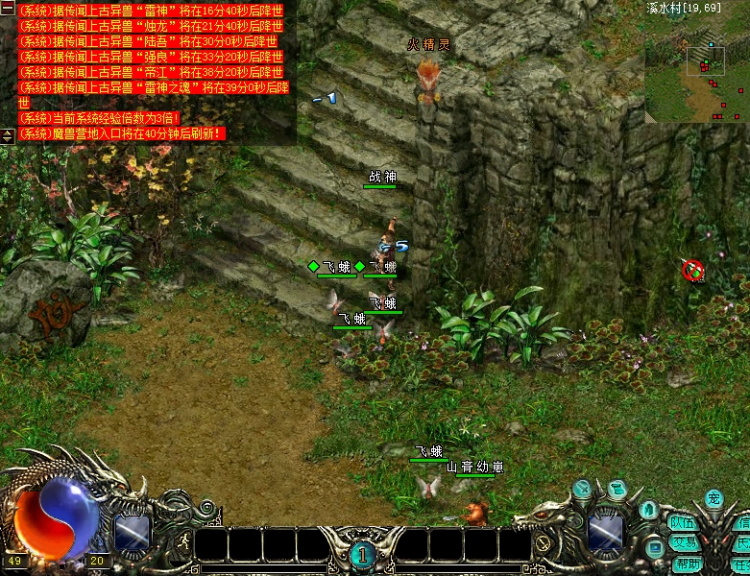Click the character silhouette round button
The height and width of the screenshot is (576, 750).
650,510
